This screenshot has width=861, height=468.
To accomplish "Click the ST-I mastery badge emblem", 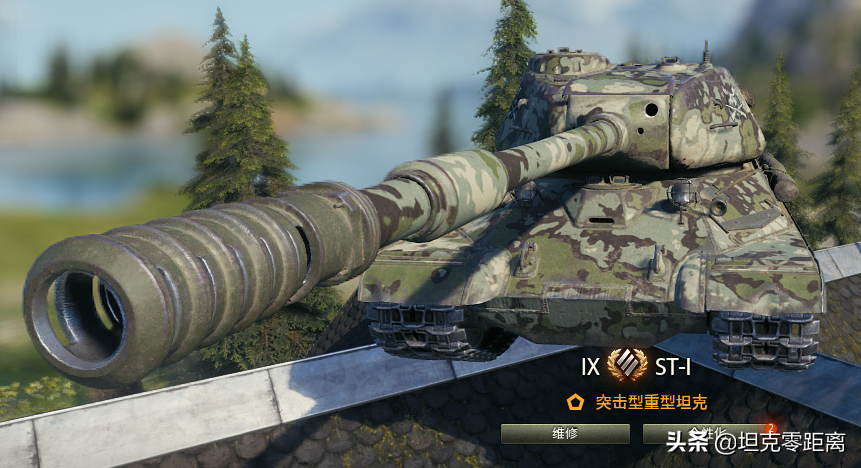I will pyautogui.click(x=627, y=365).
